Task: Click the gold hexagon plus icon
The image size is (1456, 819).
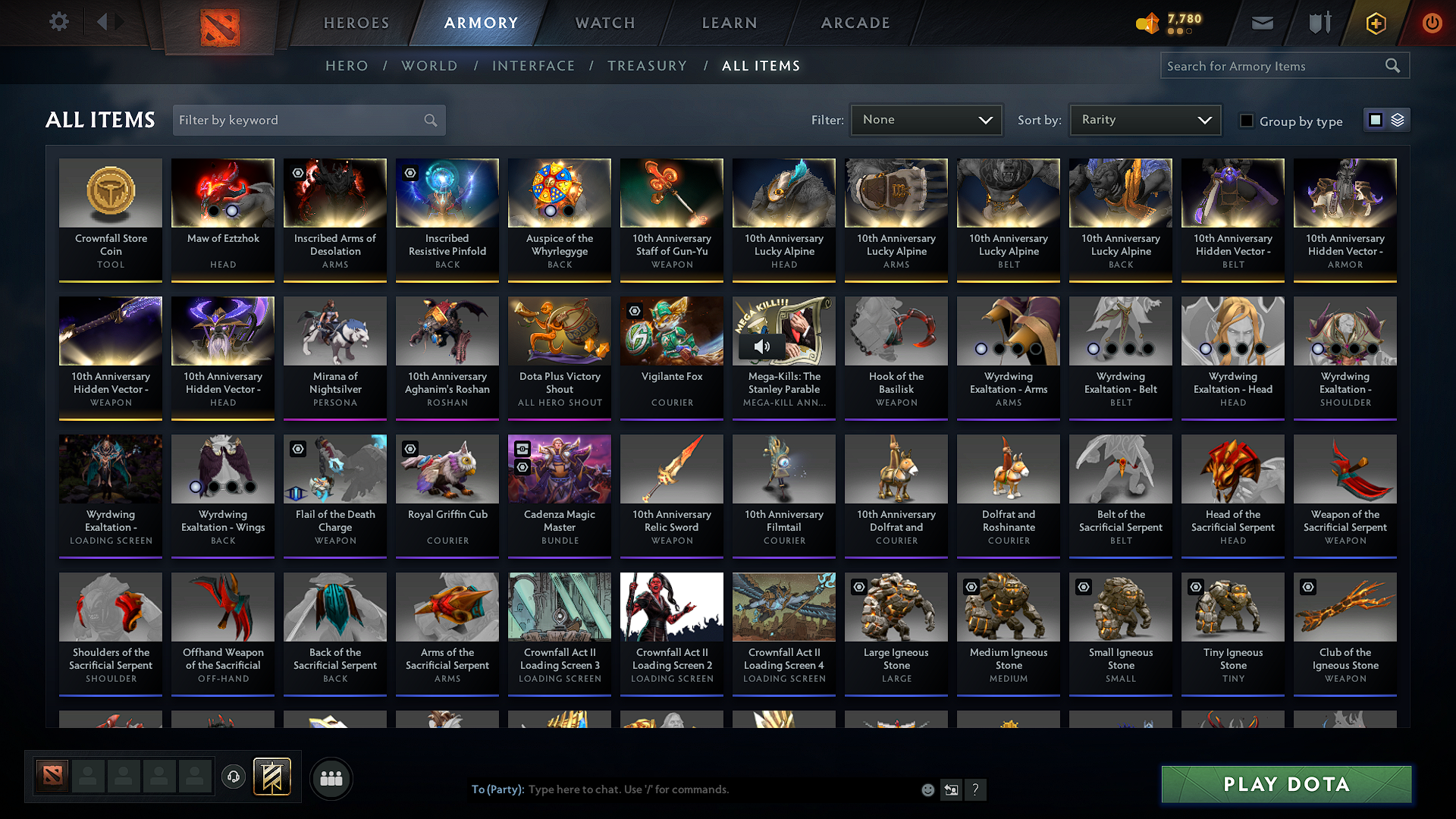Action: click(1375, 23)
